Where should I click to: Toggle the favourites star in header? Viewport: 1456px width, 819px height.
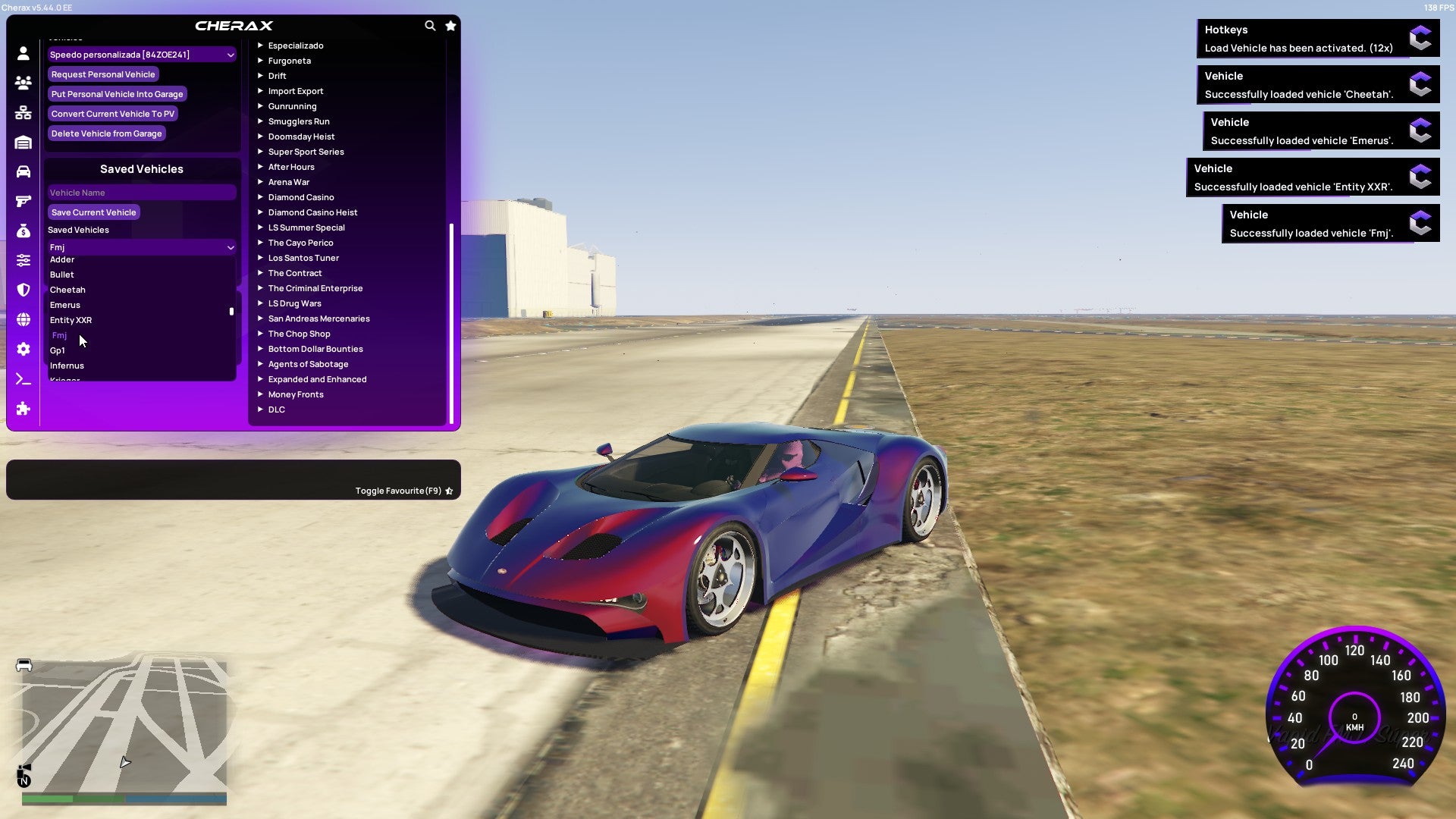[x=450, y=25]
